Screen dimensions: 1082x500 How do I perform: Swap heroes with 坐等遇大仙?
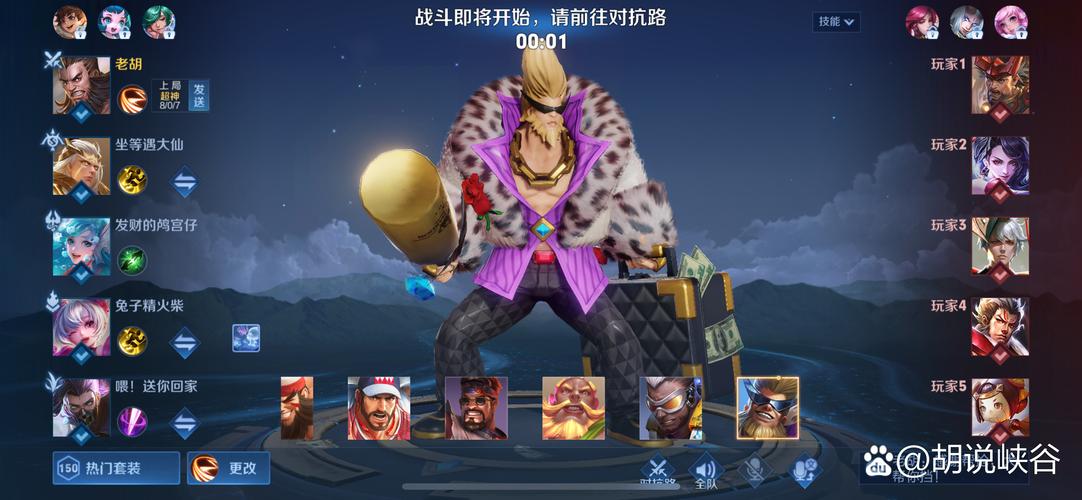click(185, 180)
